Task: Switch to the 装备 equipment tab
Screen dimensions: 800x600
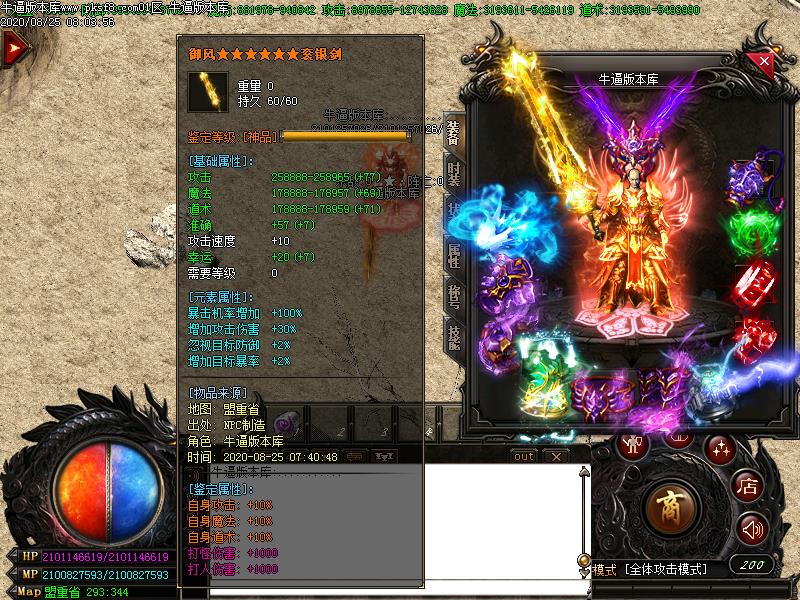Action: coord(453,133)
